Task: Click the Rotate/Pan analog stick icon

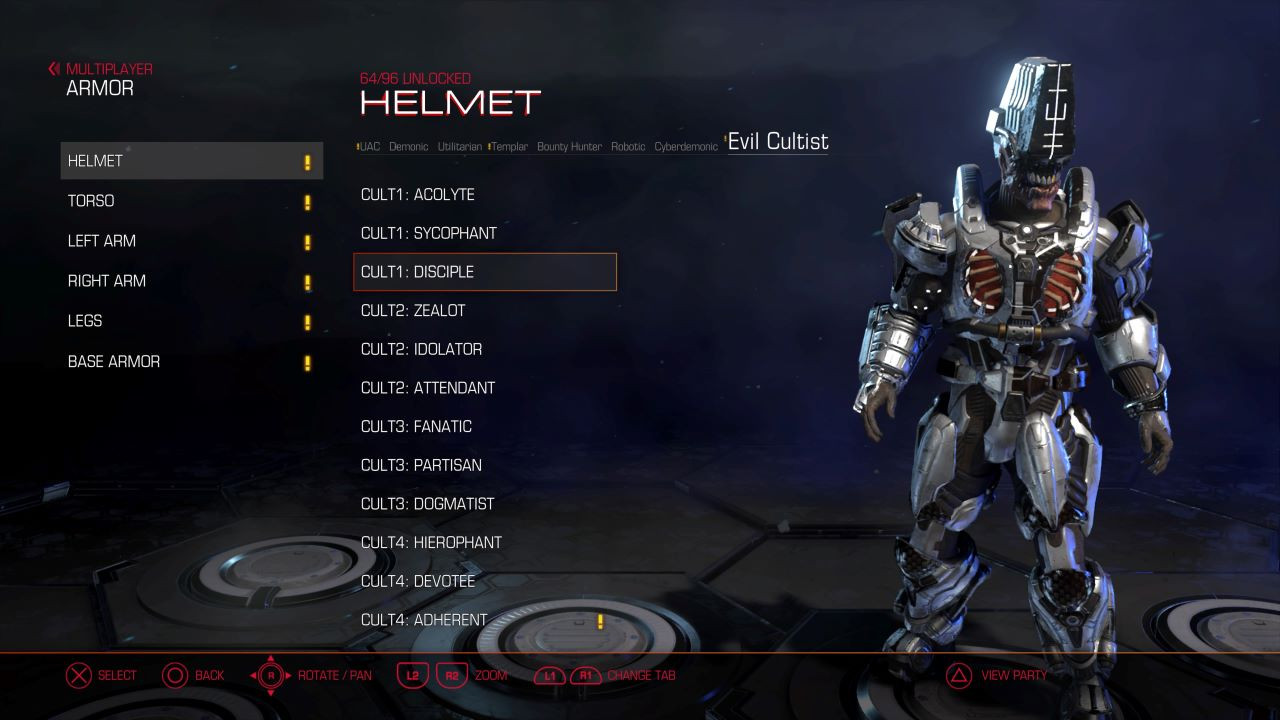Action: tap(268, 675)
